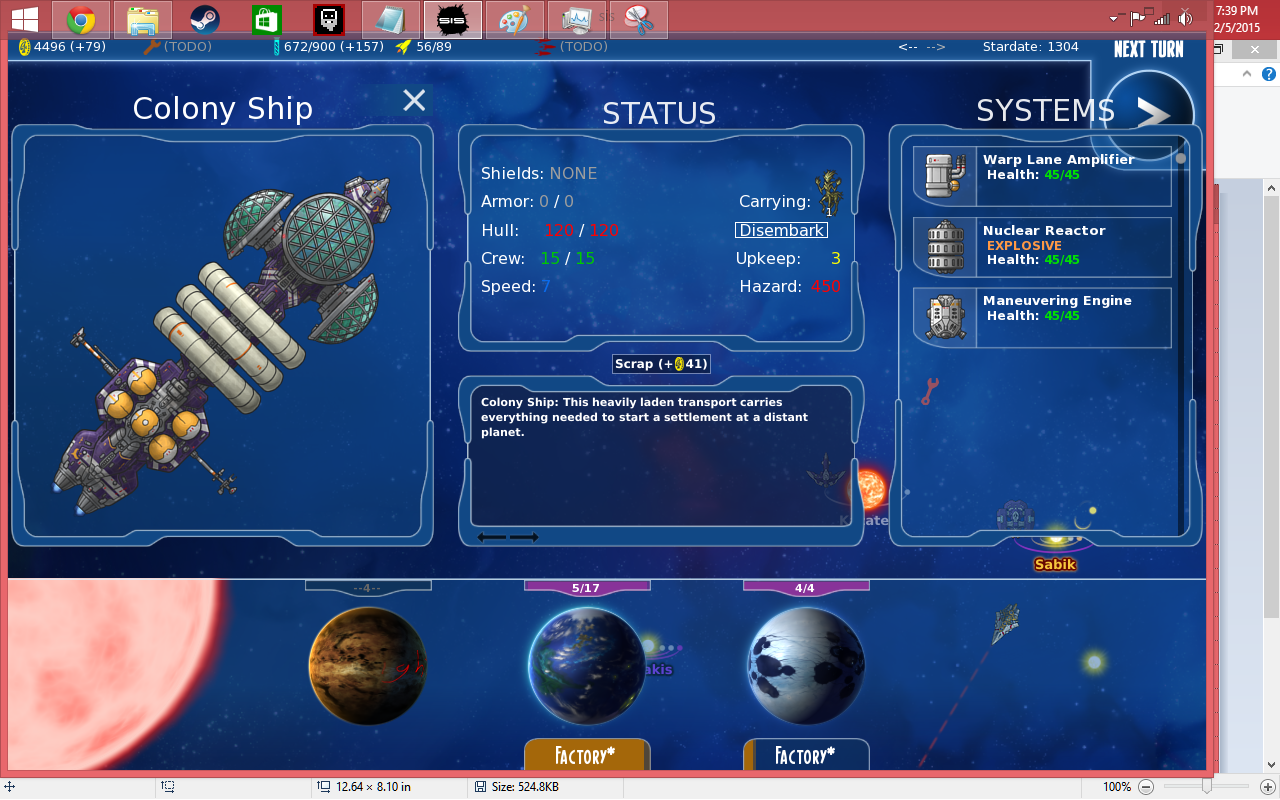Open the Factory button under the 4/4 planet
The height and width of the screenshot is (800, 1280).
806,755
